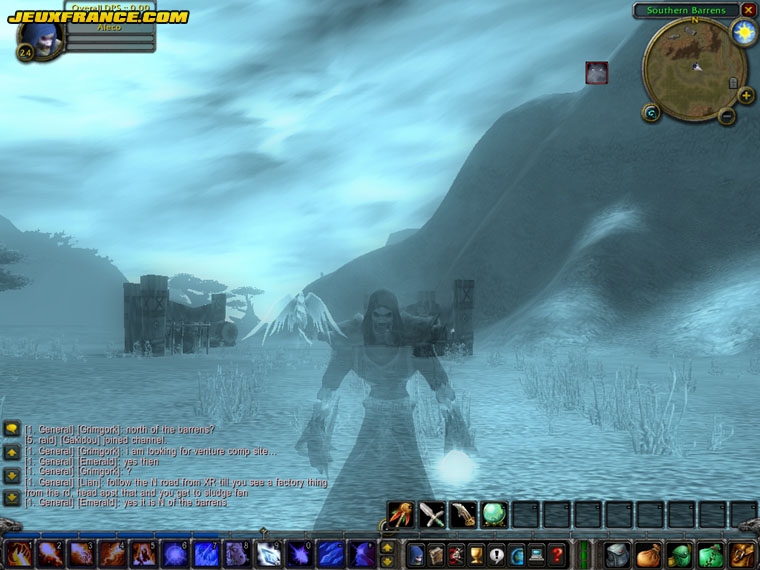This screenshot has height=570, width=760.
Task: Open the character info micro button
Action: (x=416, y=555)
